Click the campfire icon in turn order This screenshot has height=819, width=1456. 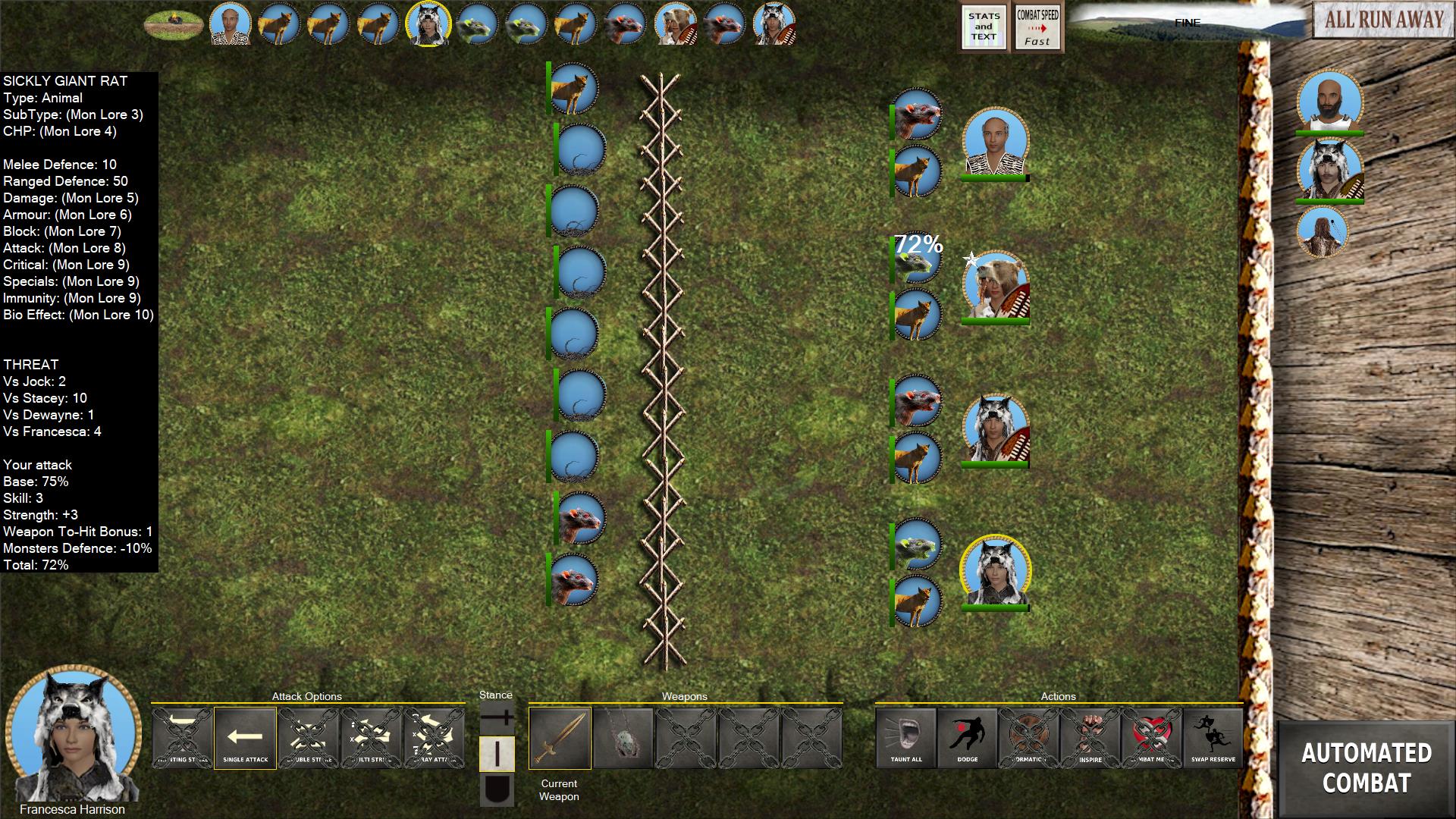pos(174,23)
